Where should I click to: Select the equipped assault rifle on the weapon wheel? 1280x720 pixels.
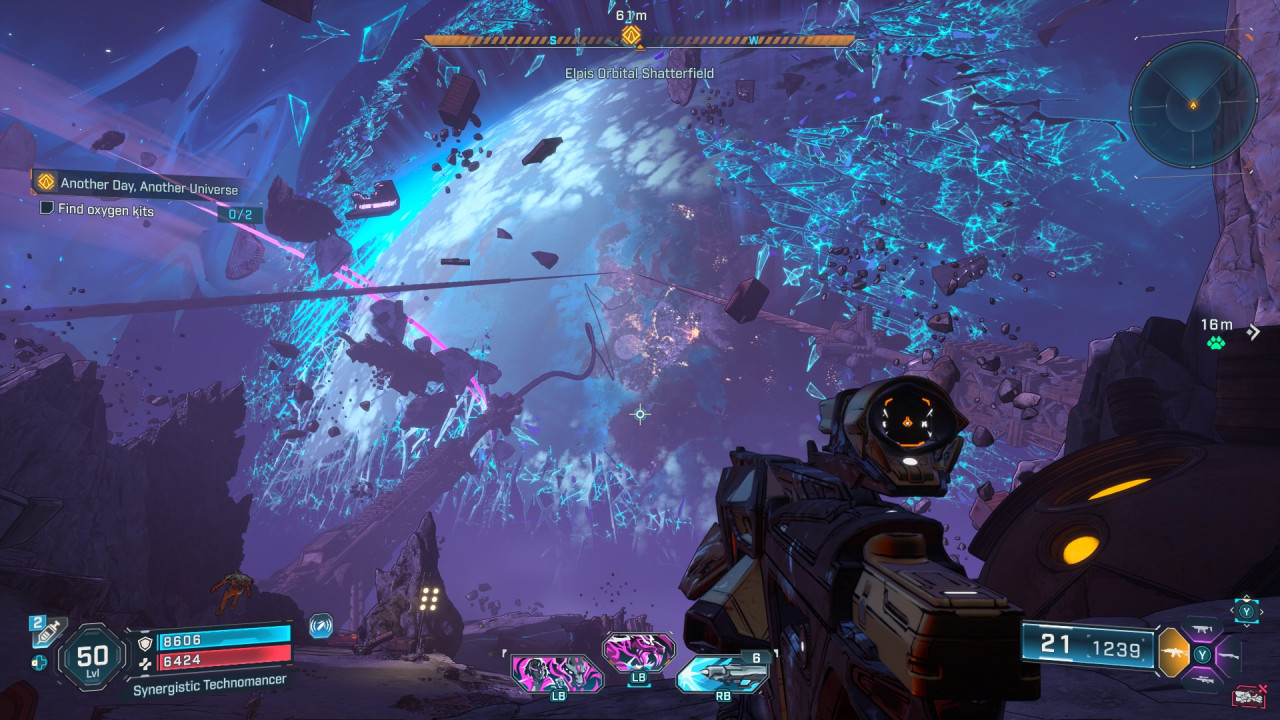tap(1174, 654)
